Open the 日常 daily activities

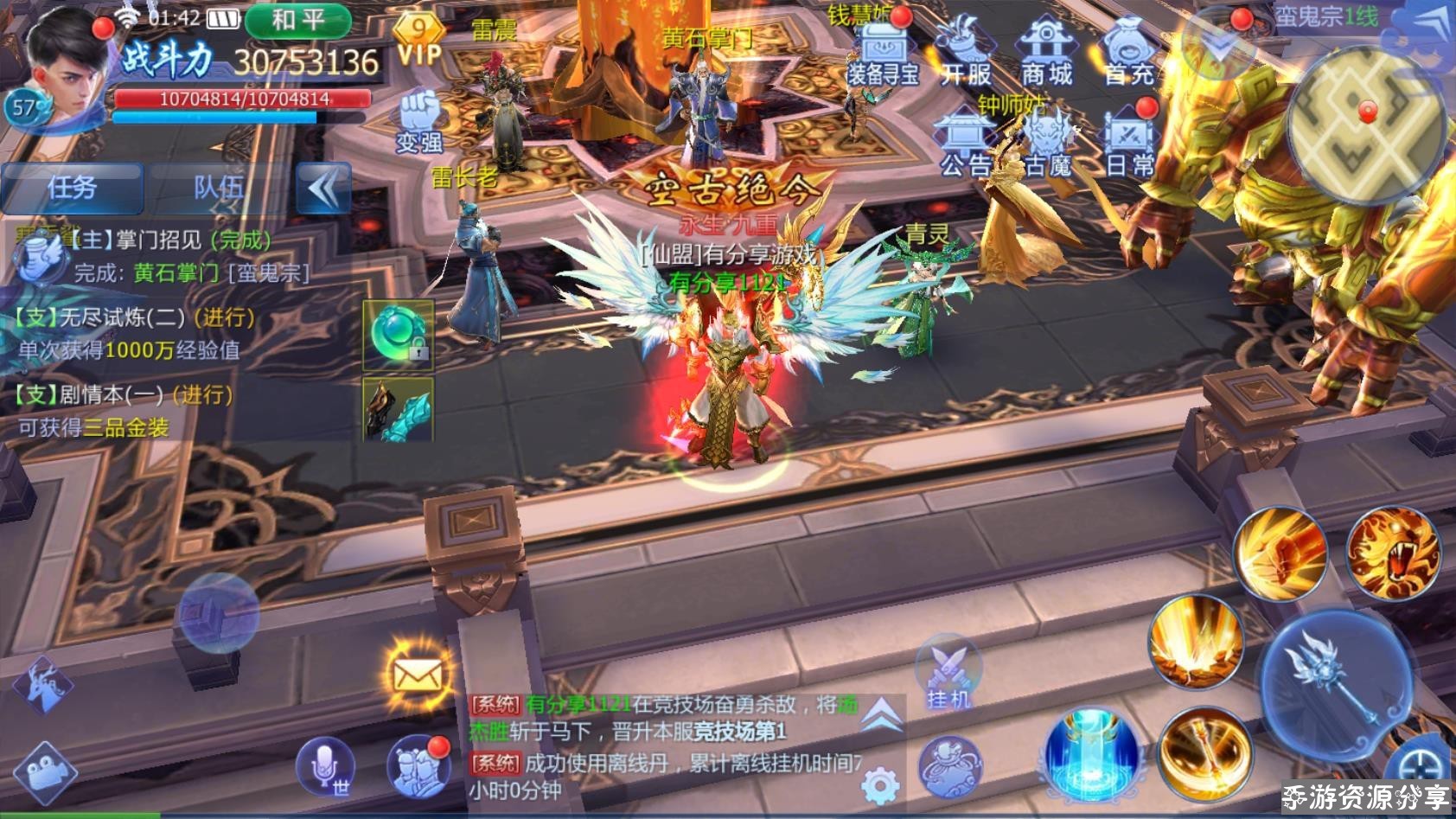point(1128,143)
